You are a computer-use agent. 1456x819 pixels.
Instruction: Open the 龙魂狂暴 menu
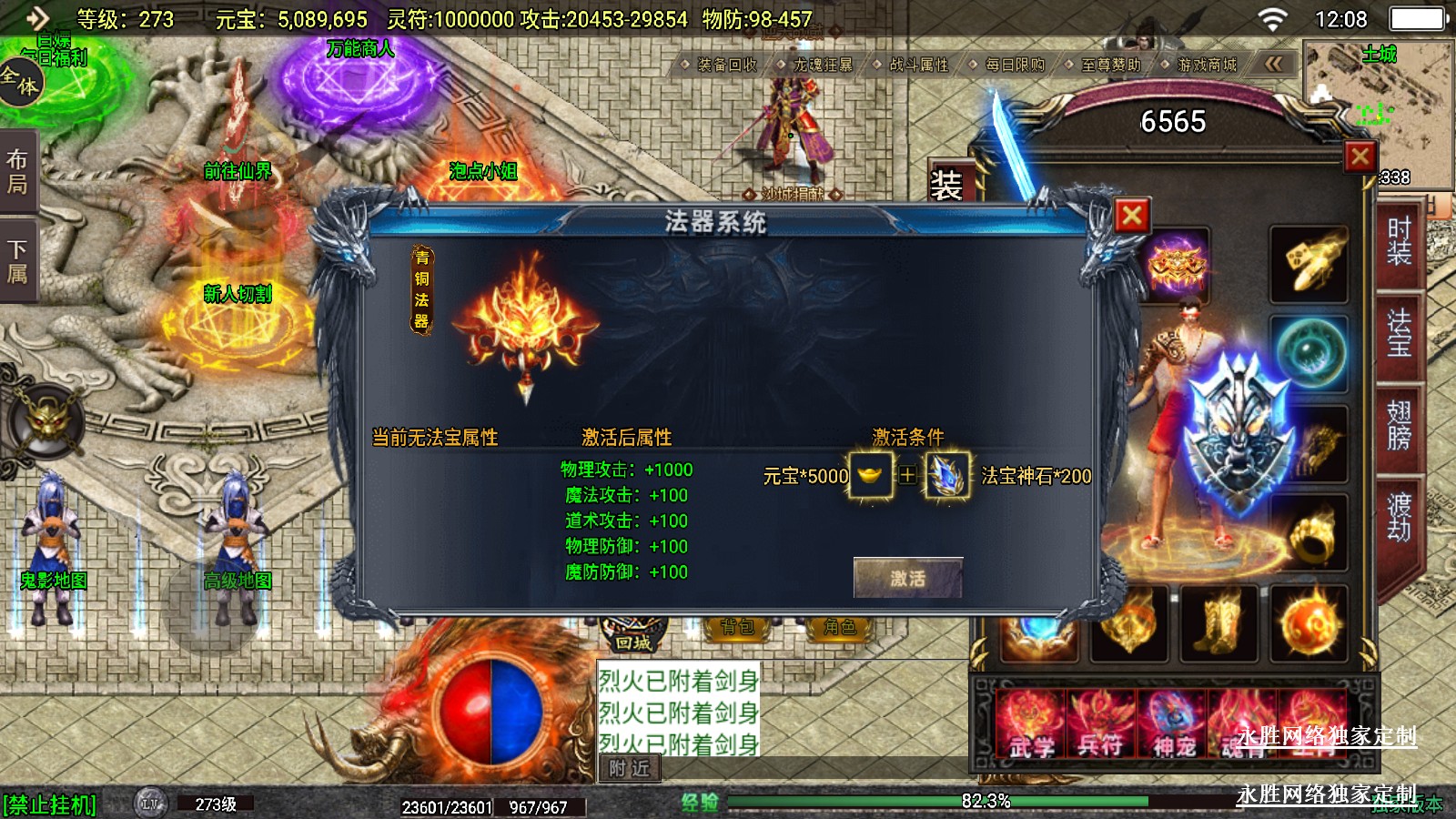tap(823, 65)
